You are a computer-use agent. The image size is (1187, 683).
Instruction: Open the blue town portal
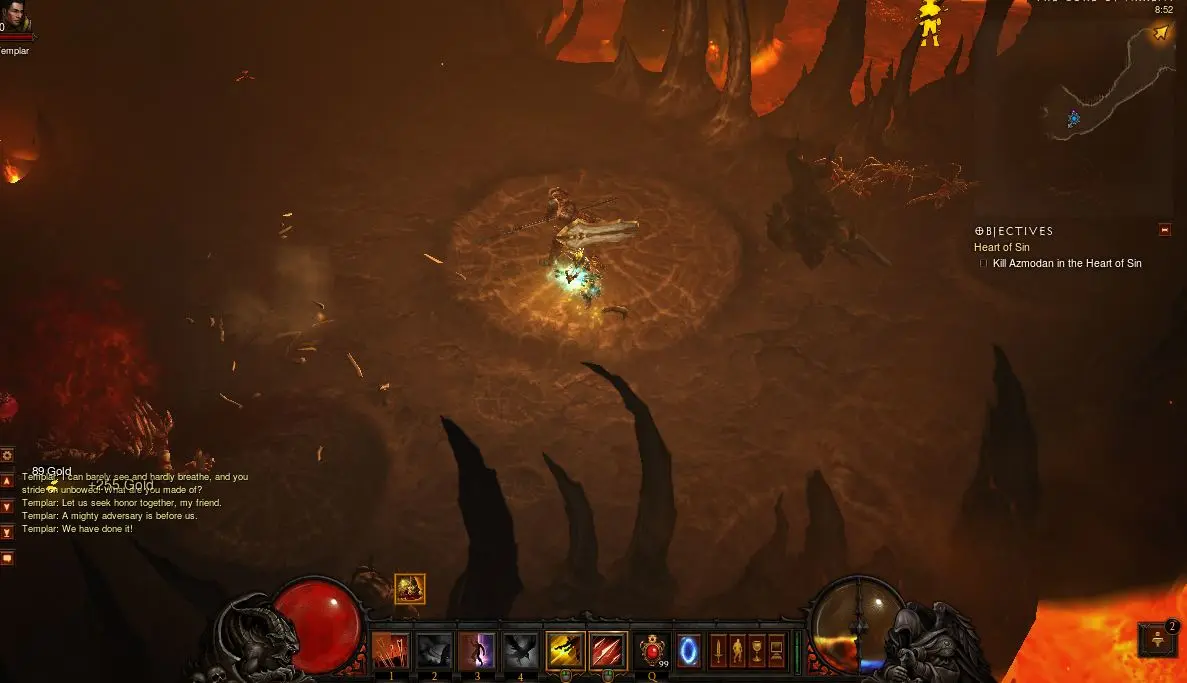(689, 651)
